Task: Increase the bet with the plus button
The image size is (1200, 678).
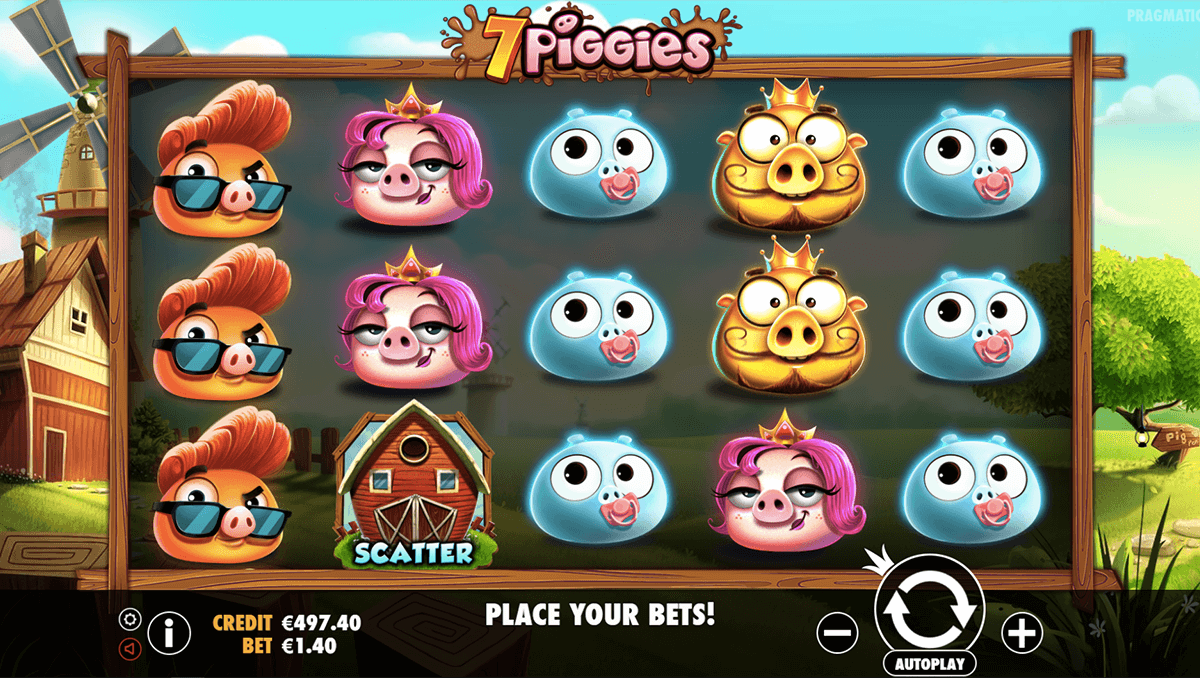Action: (x=1021, y=631)
